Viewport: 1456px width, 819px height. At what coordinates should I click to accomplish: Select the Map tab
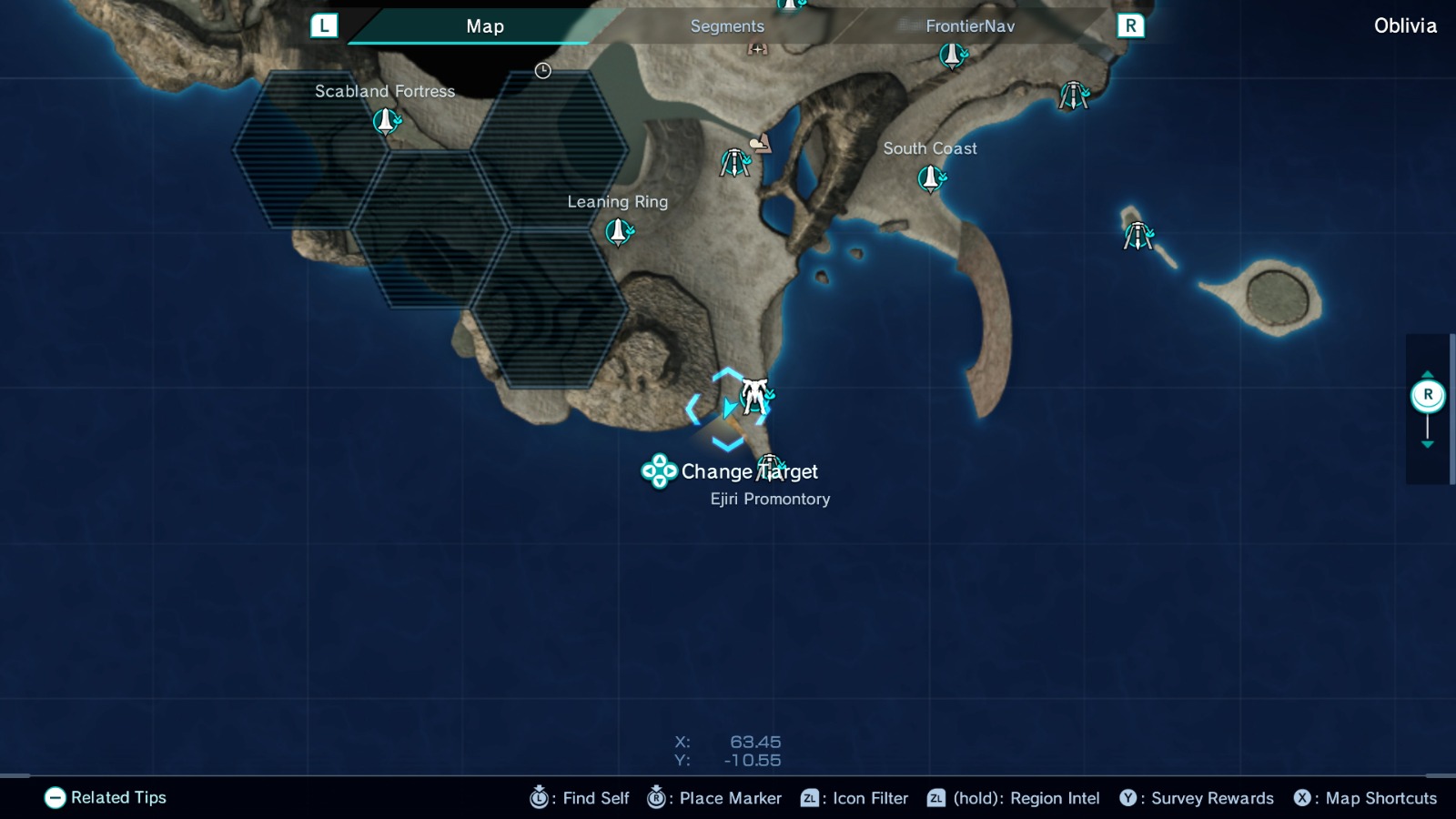click(485, 25)
